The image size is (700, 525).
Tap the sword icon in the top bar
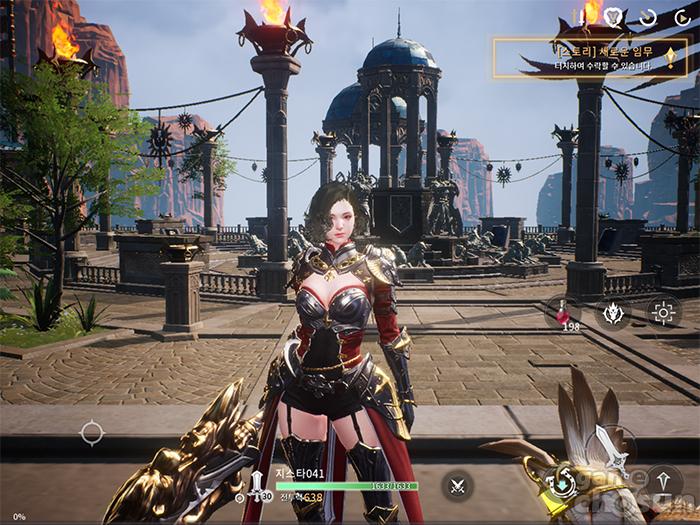581,17
